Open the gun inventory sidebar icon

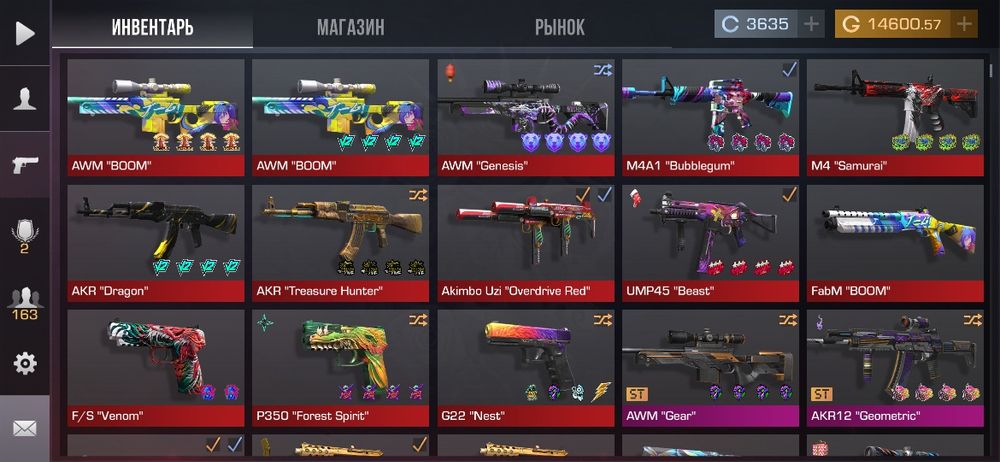[x=25, y=165]
